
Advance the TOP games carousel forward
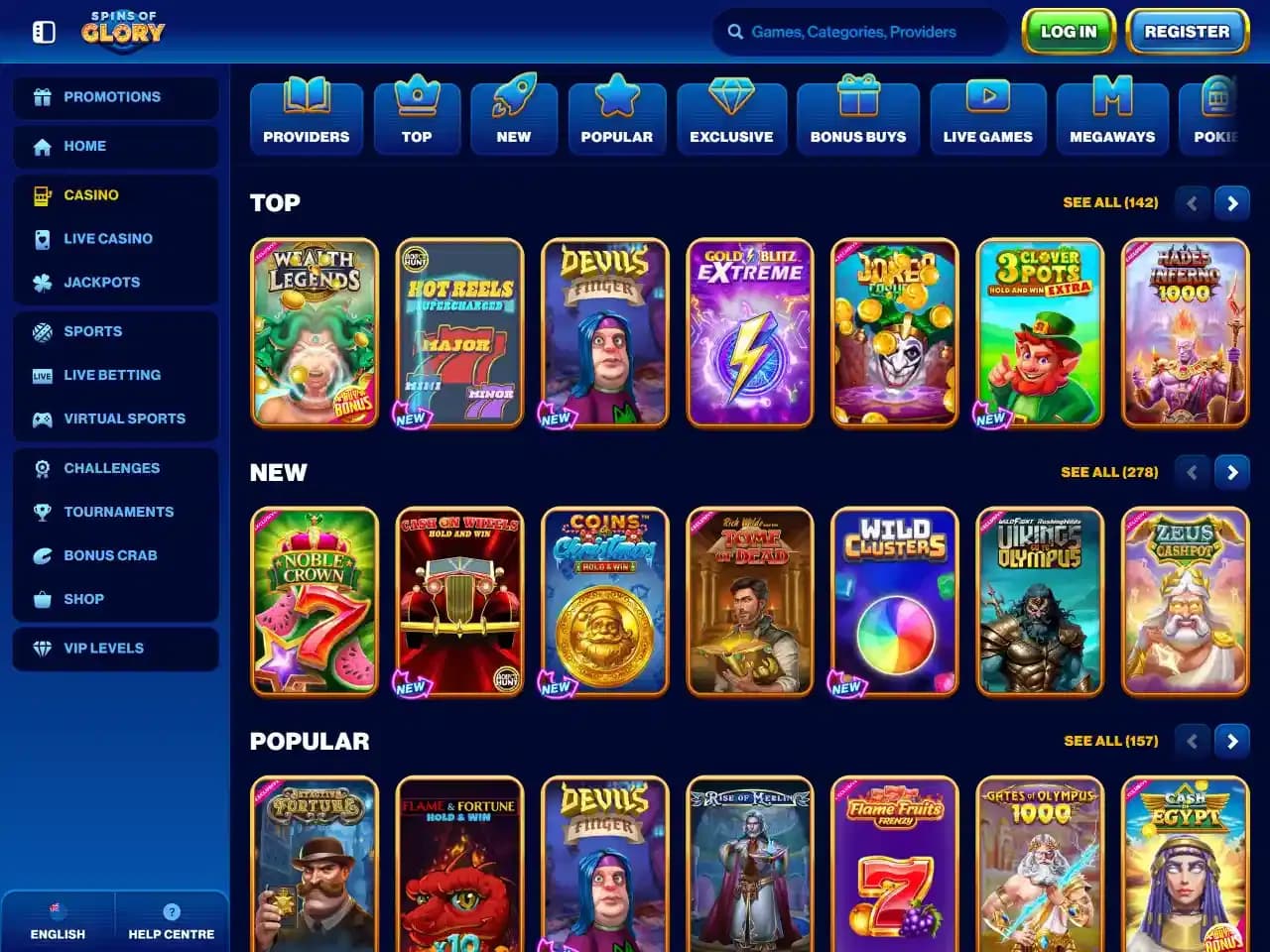(x=1232, y=202)
